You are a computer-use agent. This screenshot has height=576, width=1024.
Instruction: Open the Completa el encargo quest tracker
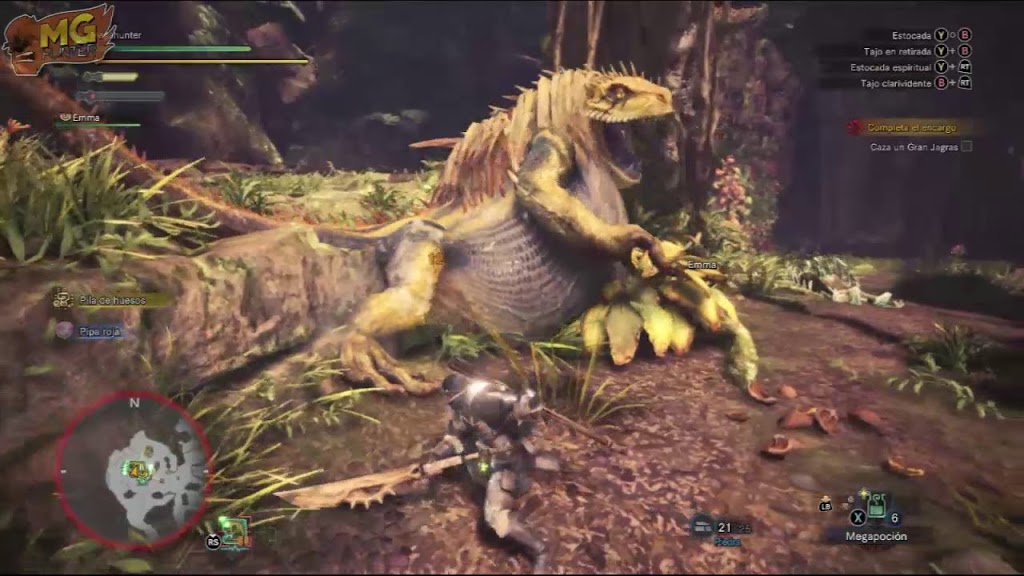(910, 128)
